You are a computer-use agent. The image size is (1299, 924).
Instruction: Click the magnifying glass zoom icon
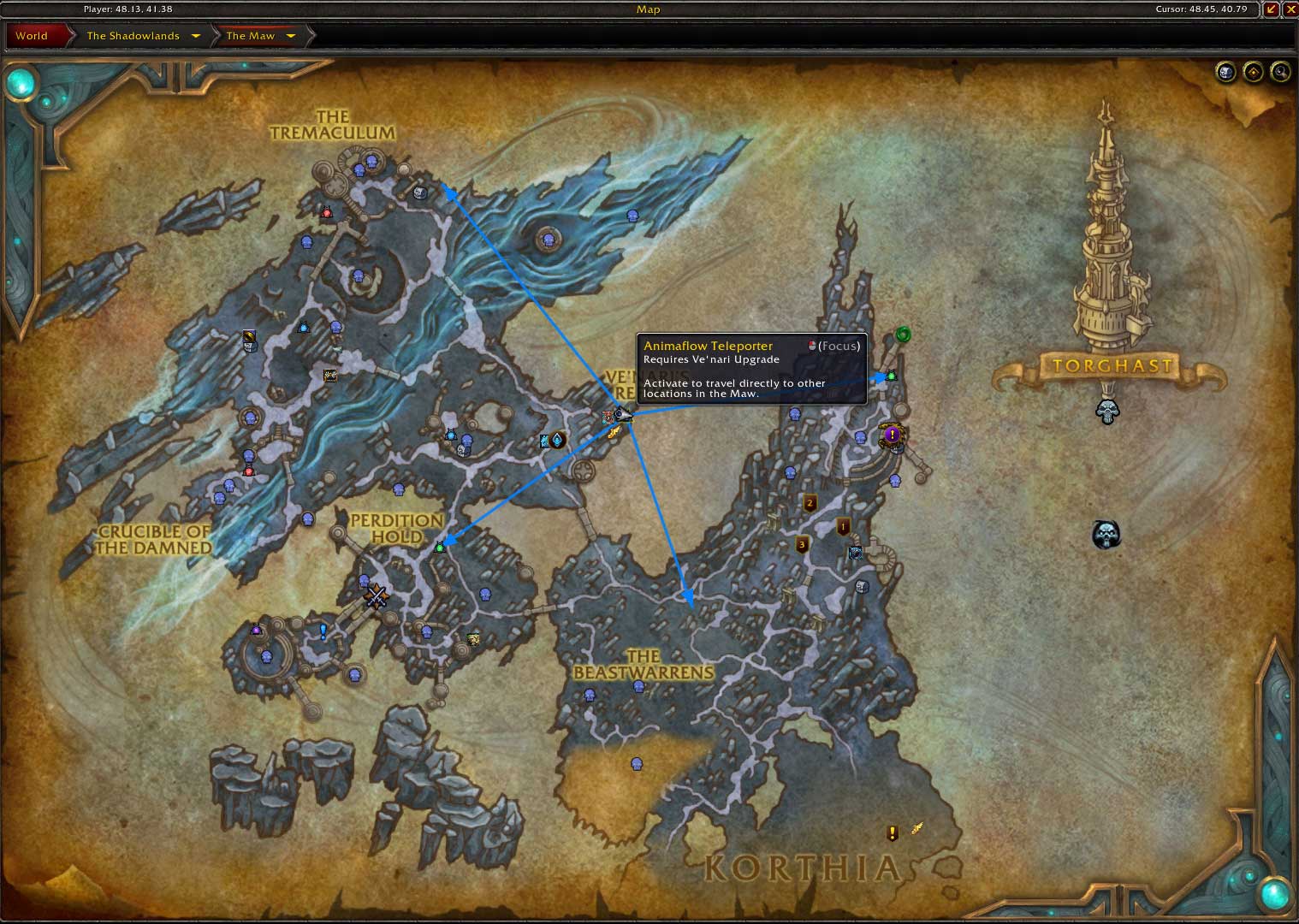coord(1280,72)
